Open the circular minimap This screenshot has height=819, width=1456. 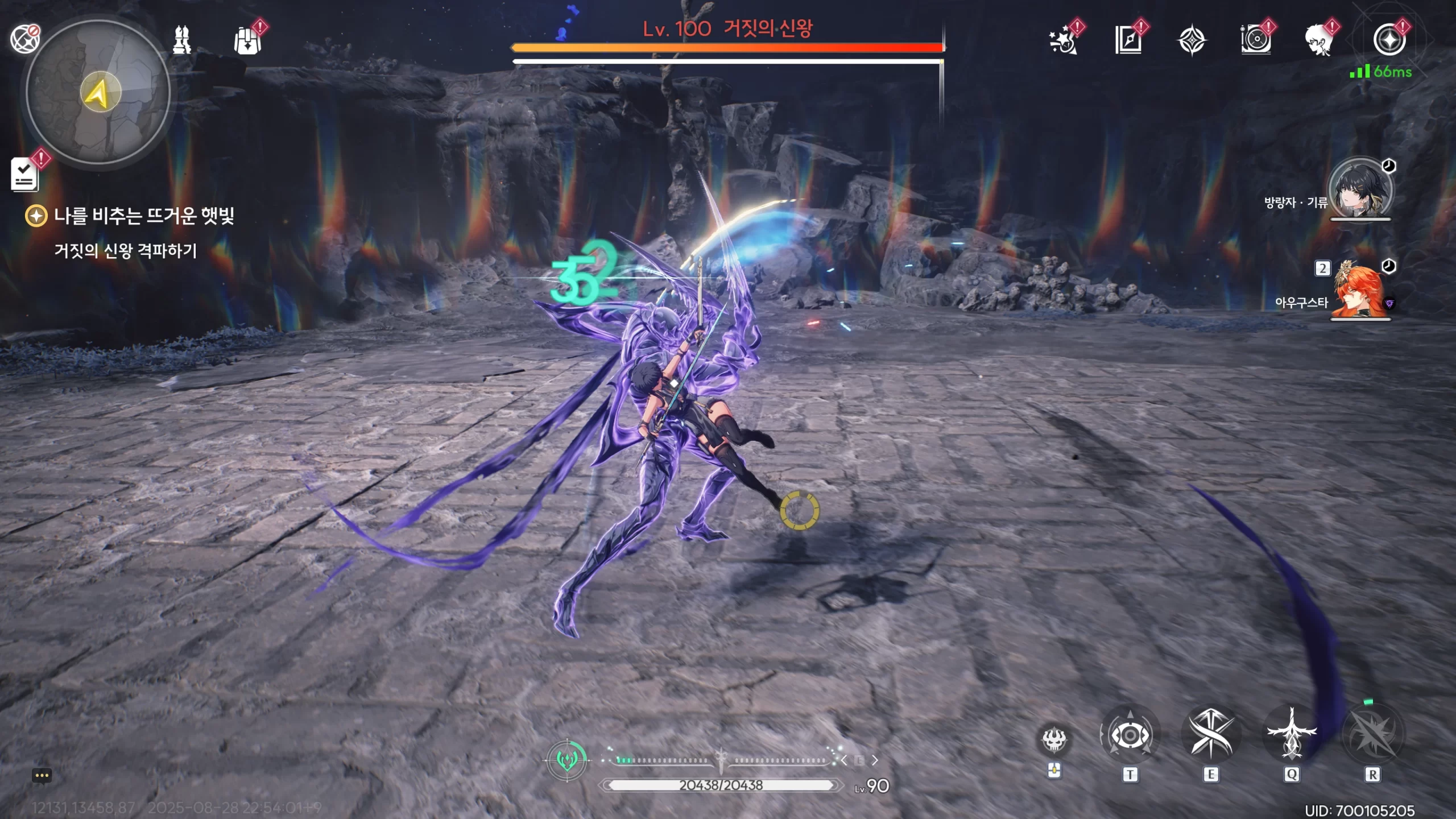coord(98,92)
